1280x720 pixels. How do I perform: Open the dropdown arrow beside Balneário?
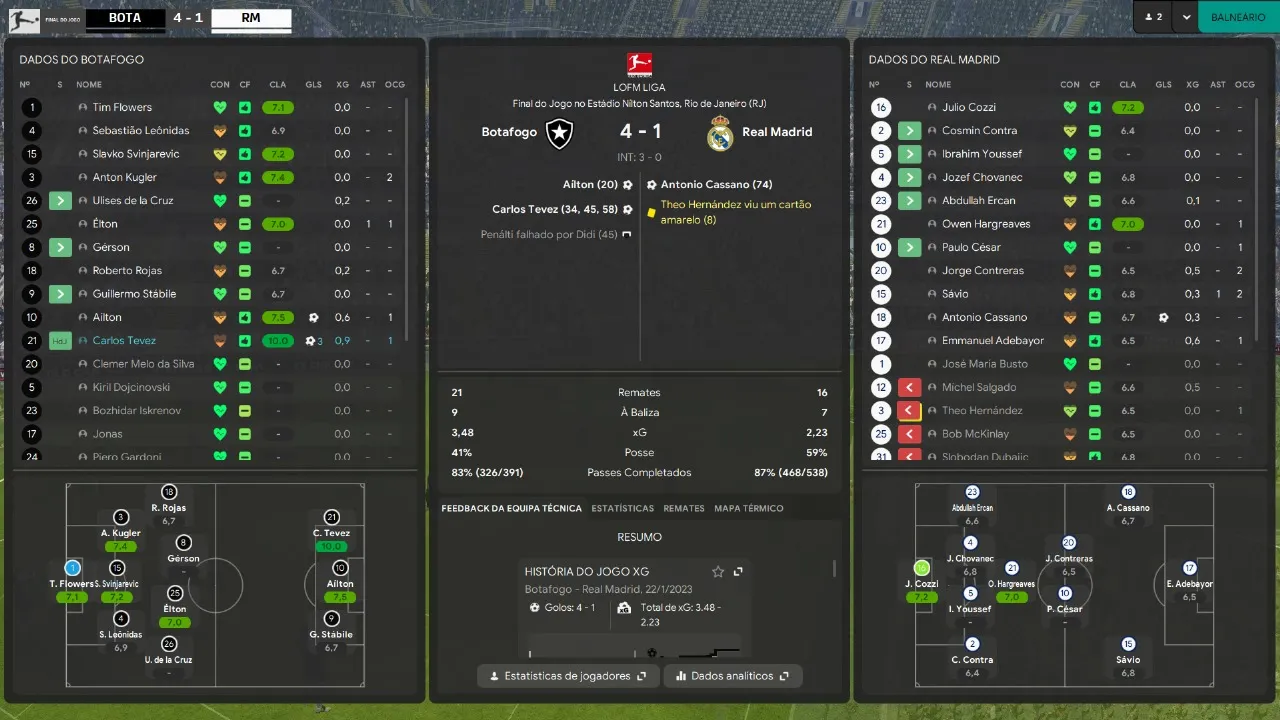click(1186, 17)
